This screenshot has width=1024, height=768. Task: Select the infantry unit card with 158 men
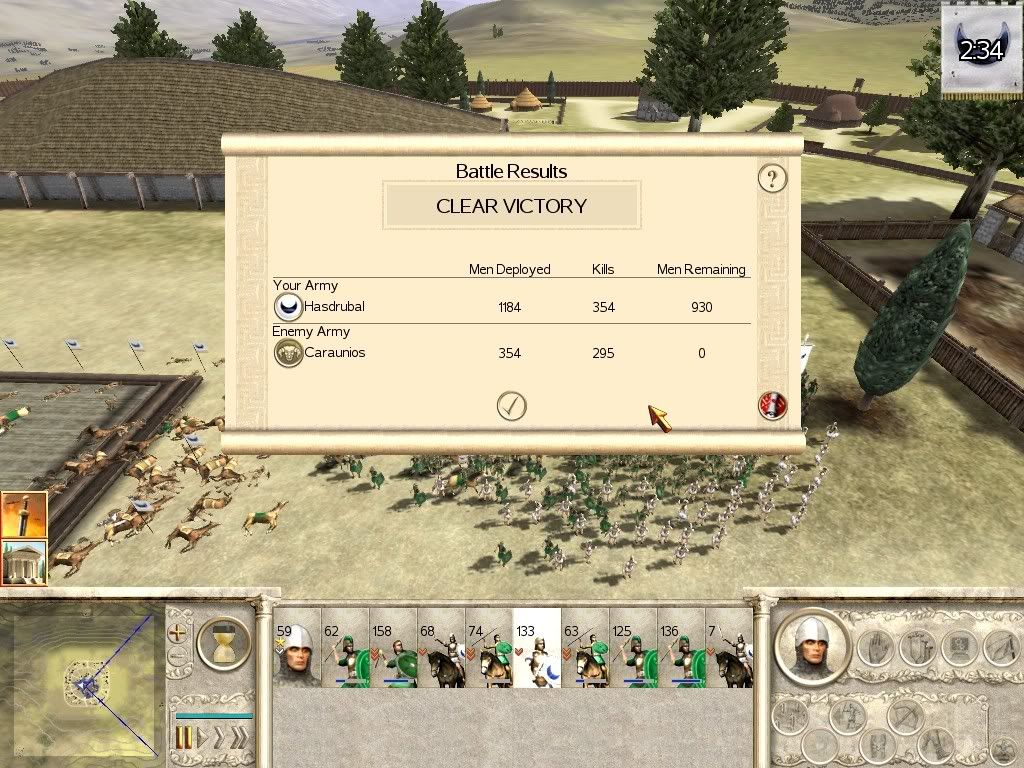[x=394, y=648]
